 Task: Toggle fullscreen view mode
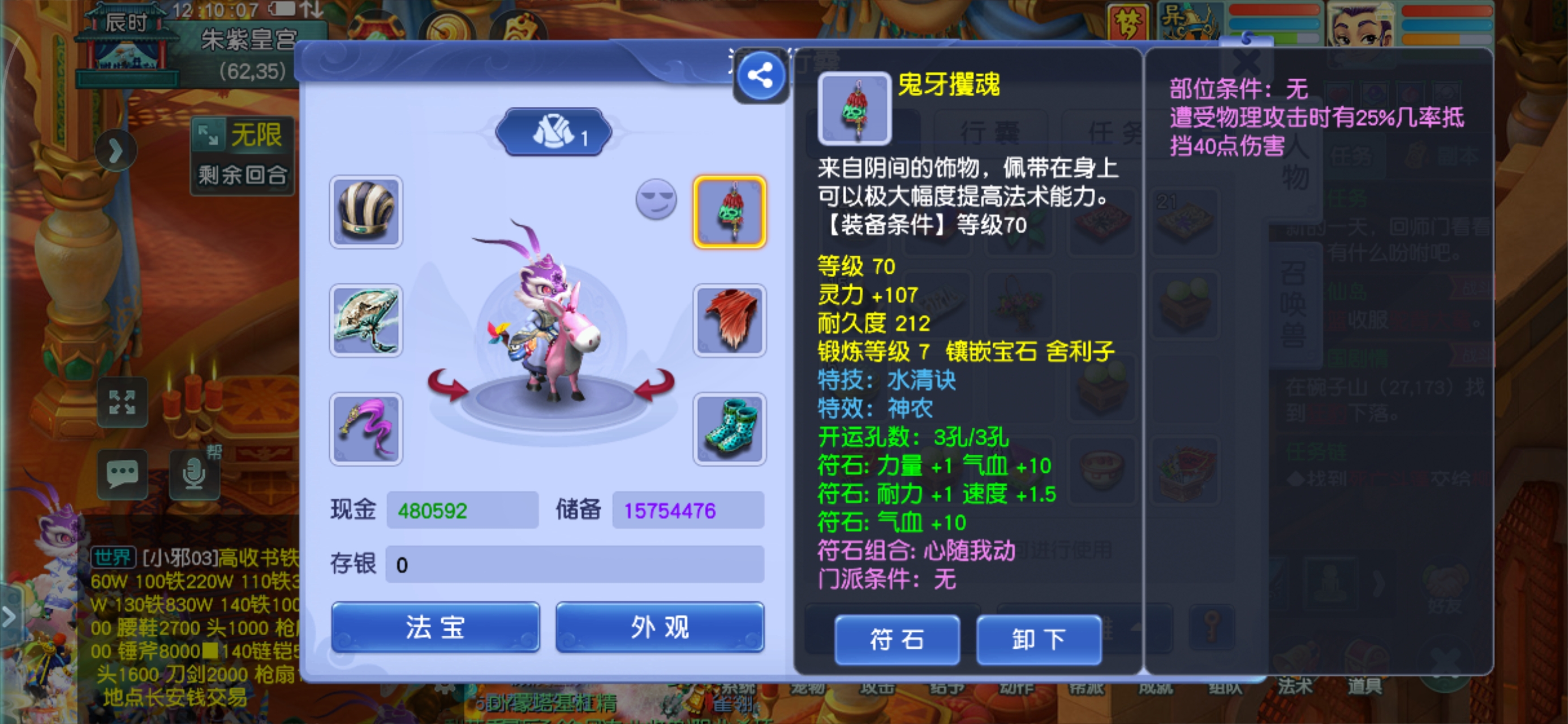123,403
